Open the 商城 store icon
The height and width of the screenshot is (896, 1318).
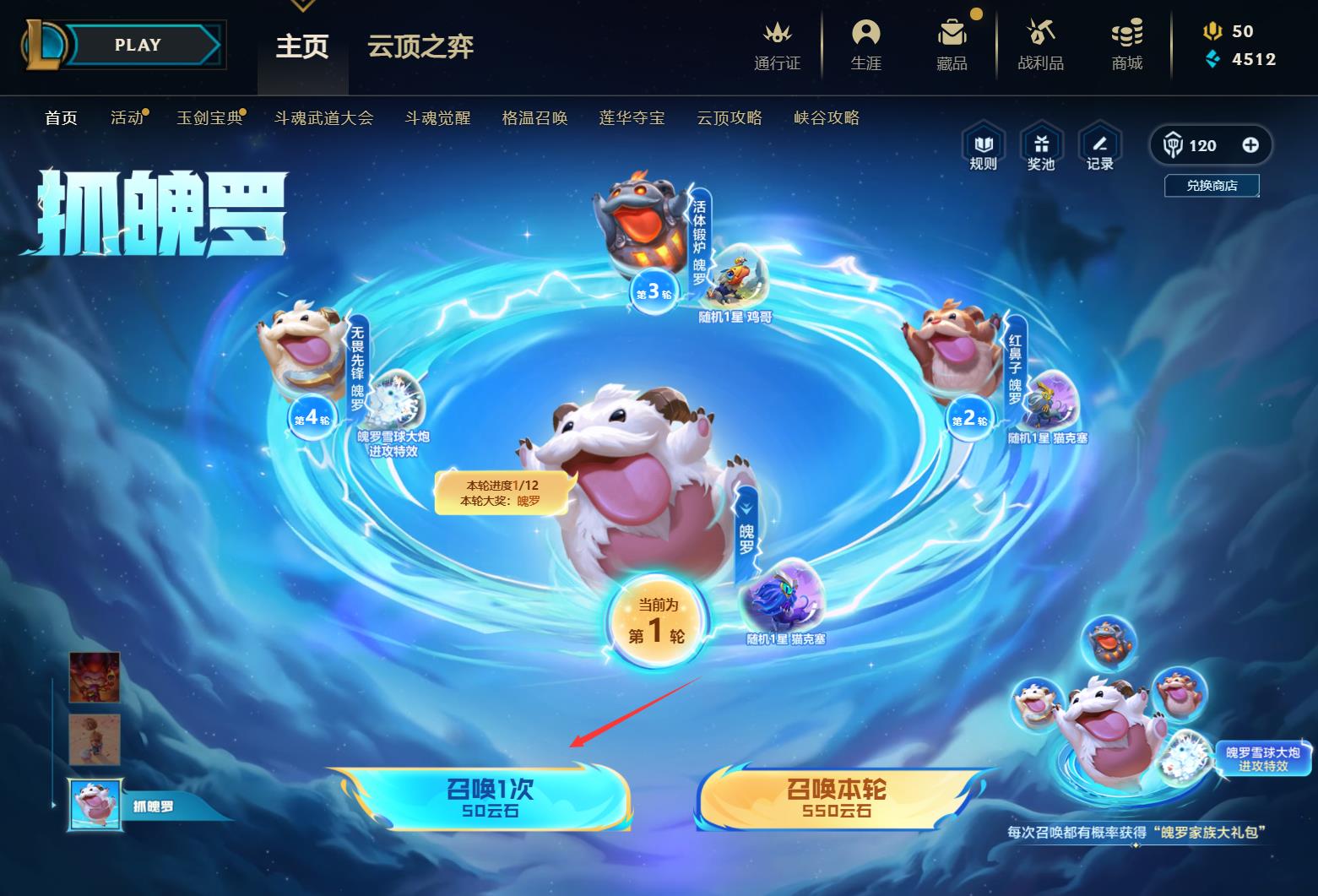pyautogui.click(x=1126, y=46)
